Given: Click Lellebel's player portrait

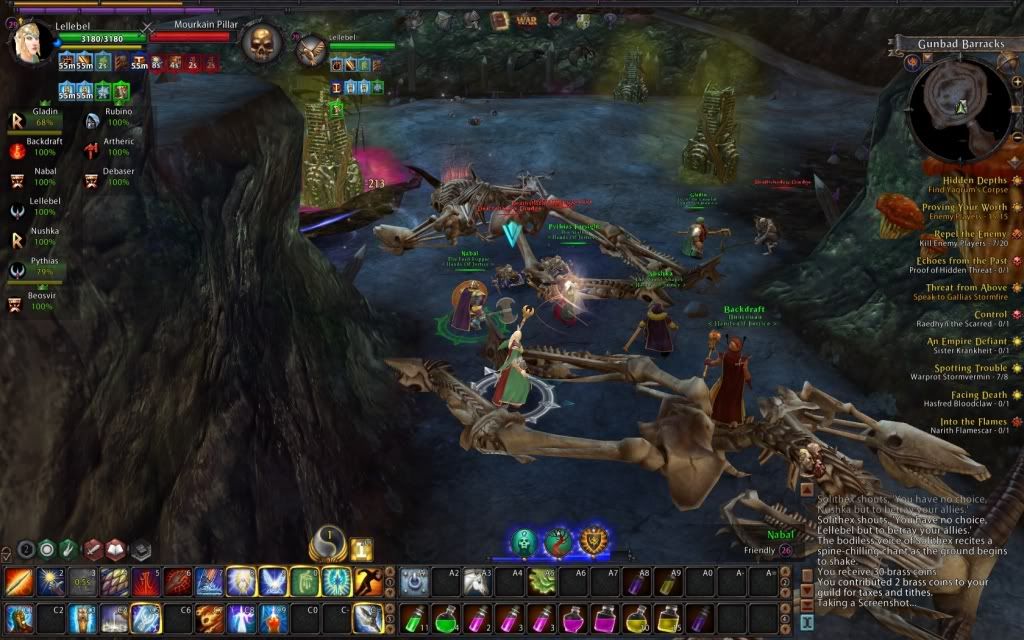Looking at the screenshot, I should (28, 42).
